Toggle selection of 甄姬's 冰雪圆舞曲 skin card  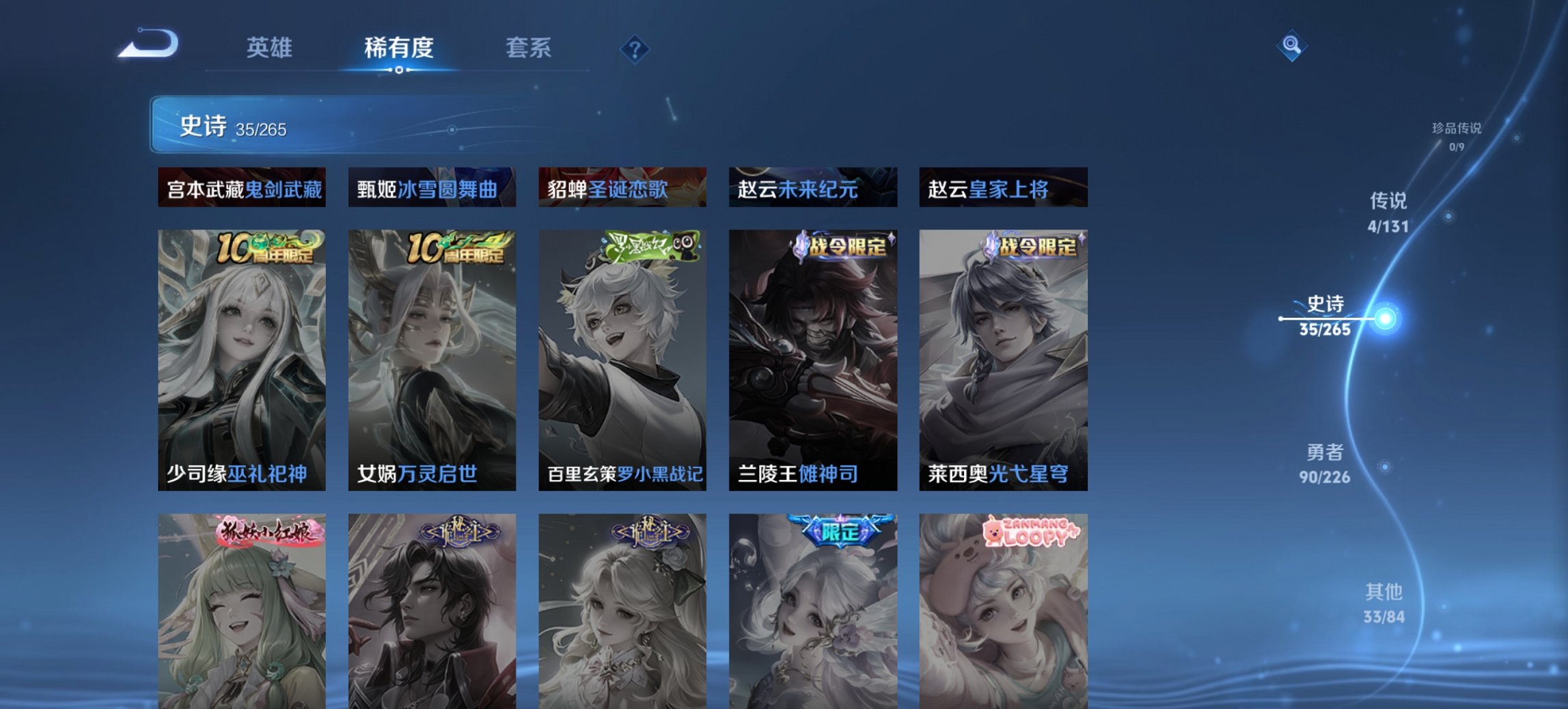(431, 189)
